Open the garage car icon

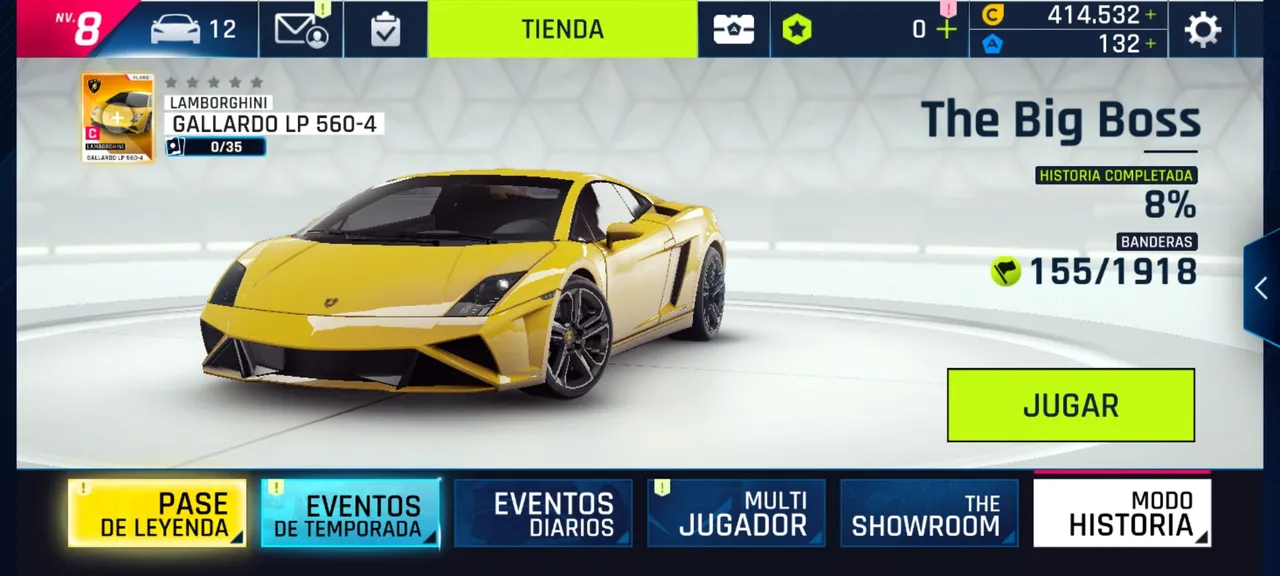(176, 29)
